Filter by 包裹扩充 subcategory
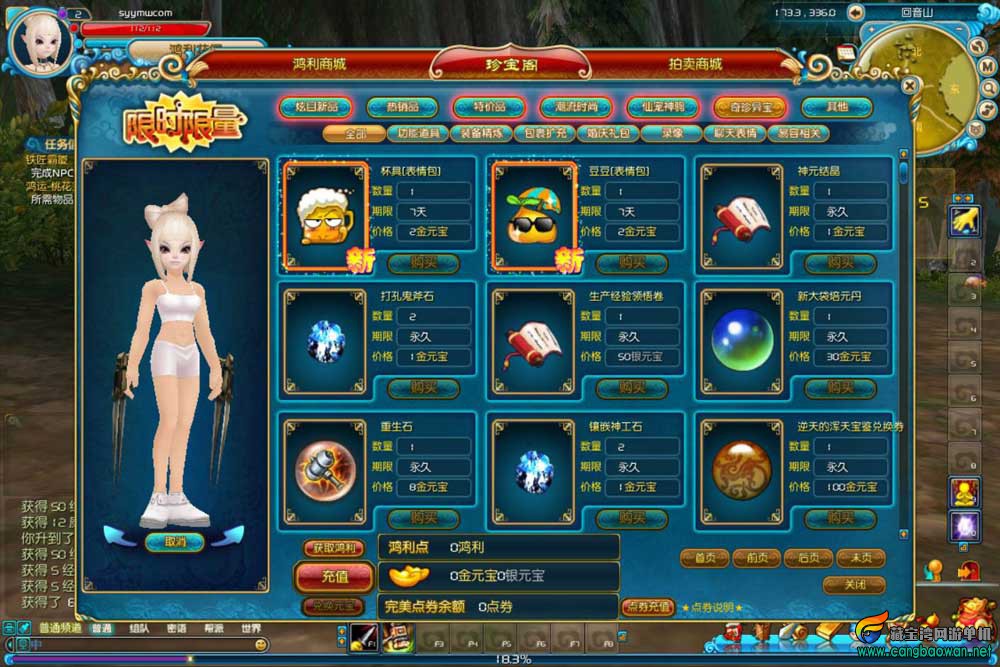The height and width of the screenshot is (667, 1000). [543, 134]
